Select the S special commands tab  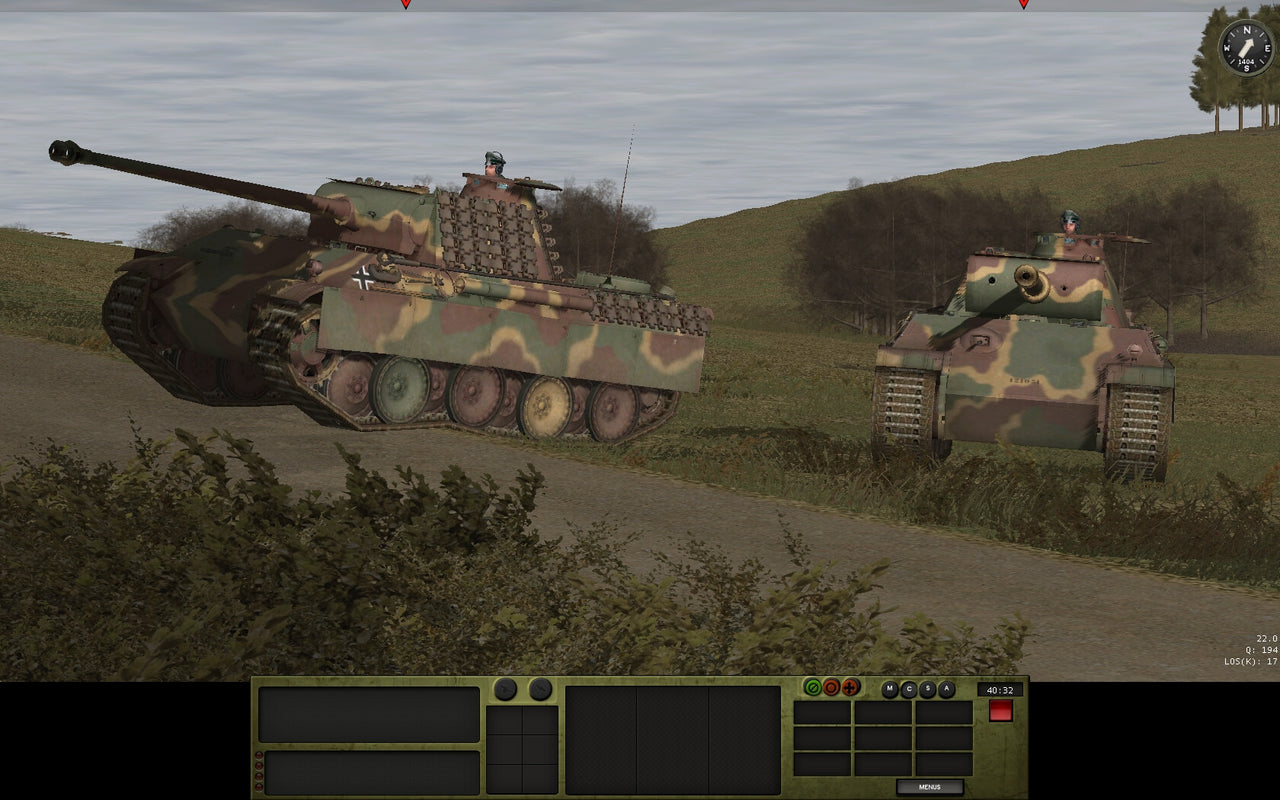pyautogui.click(x=927, y=688)
